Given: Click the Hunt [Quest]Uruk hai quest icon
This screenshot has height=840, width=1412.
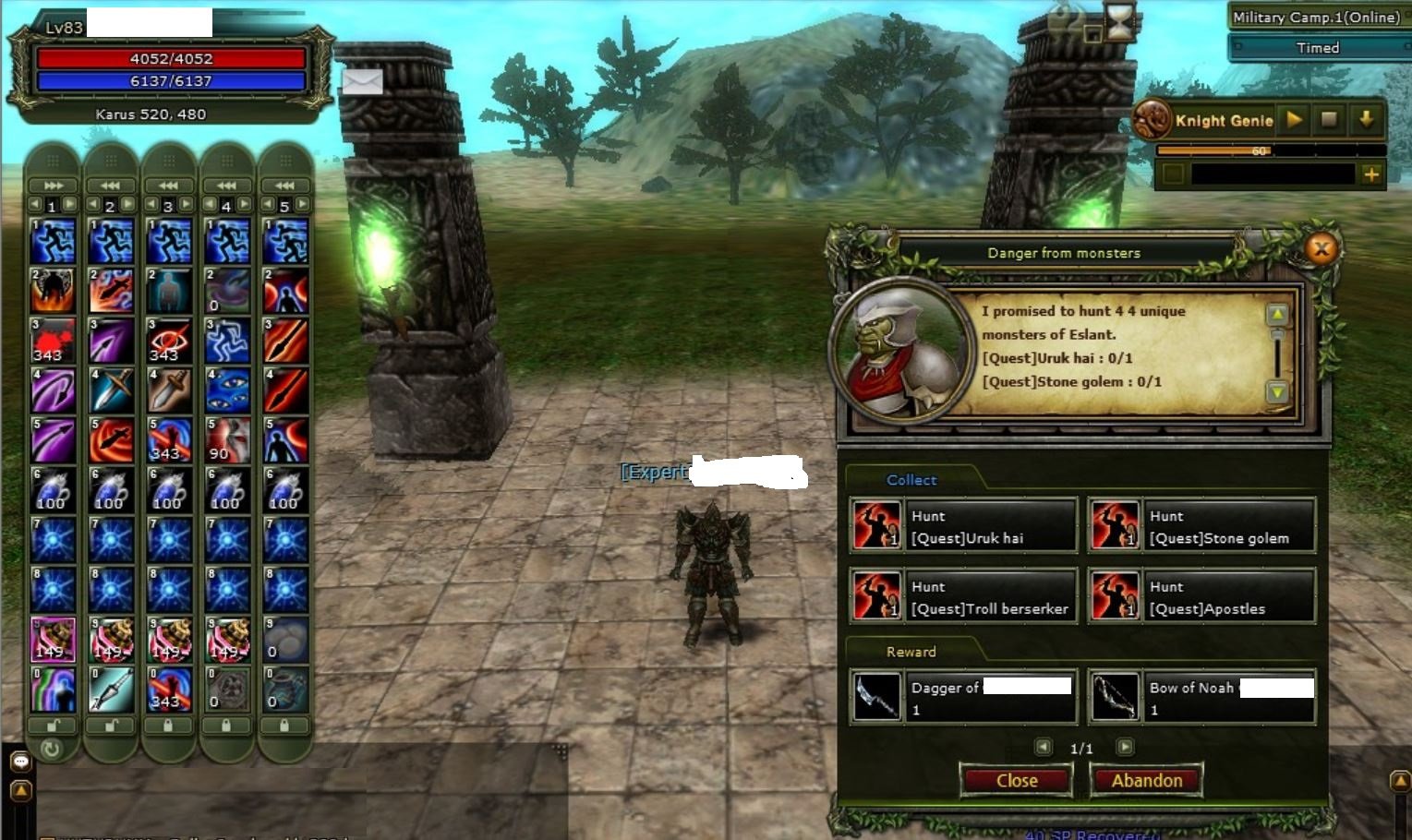Looking at the screenshot, I should pos(875,524).
